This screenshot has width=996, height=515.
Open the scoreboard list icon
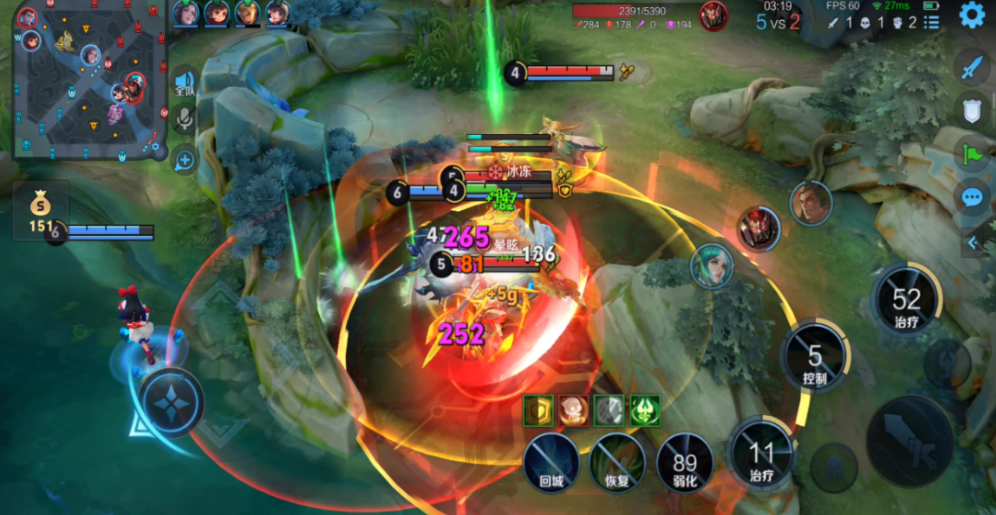pyautogui.click(x=931, y=21)
